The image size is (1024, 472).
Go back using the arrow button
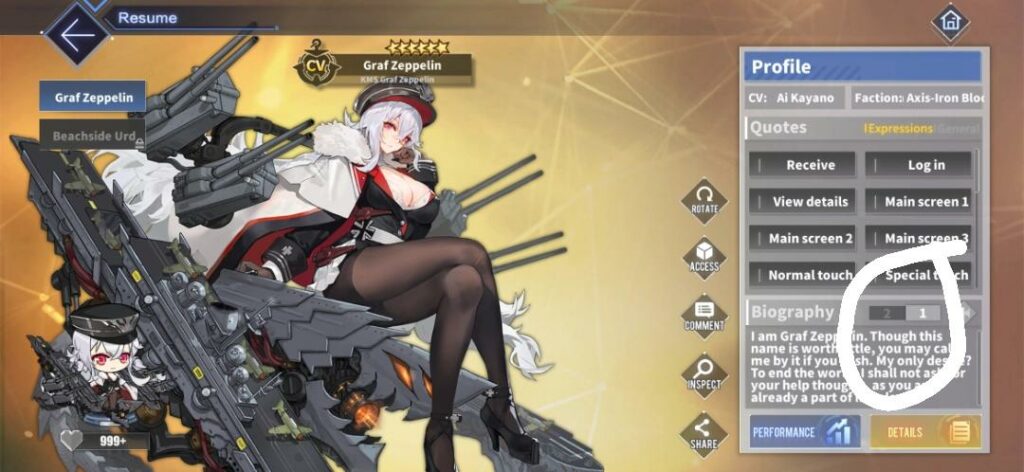click(76, 33)
